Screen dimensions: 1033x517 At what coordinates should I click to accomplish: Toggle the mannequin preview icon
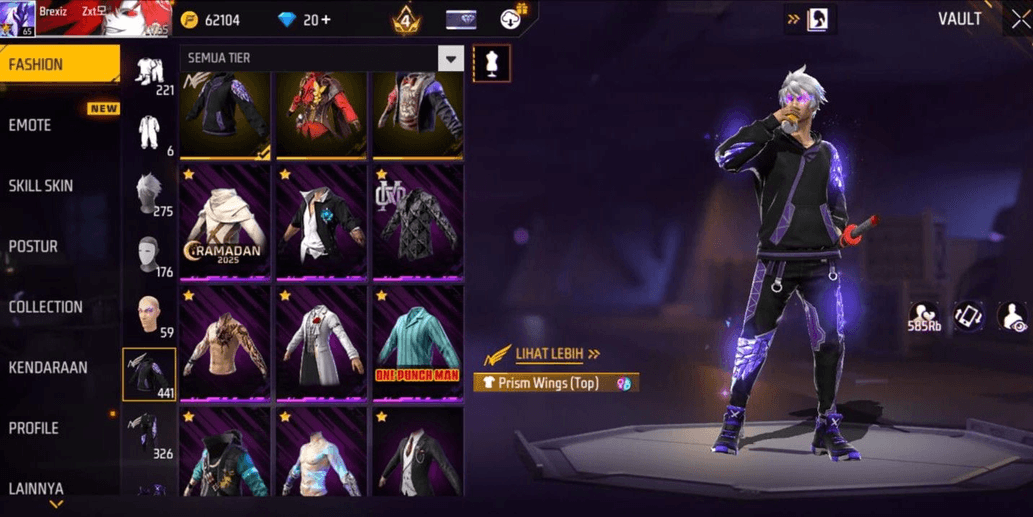pos(491,63)
